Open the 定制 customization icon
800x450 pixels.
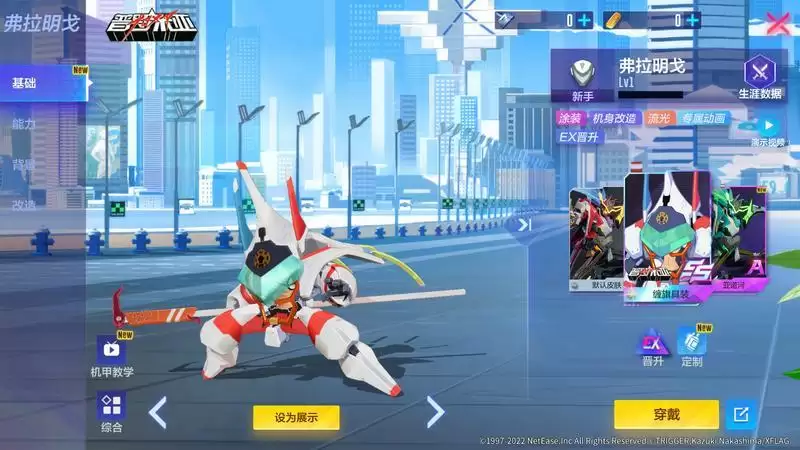(x=692, y=345)
